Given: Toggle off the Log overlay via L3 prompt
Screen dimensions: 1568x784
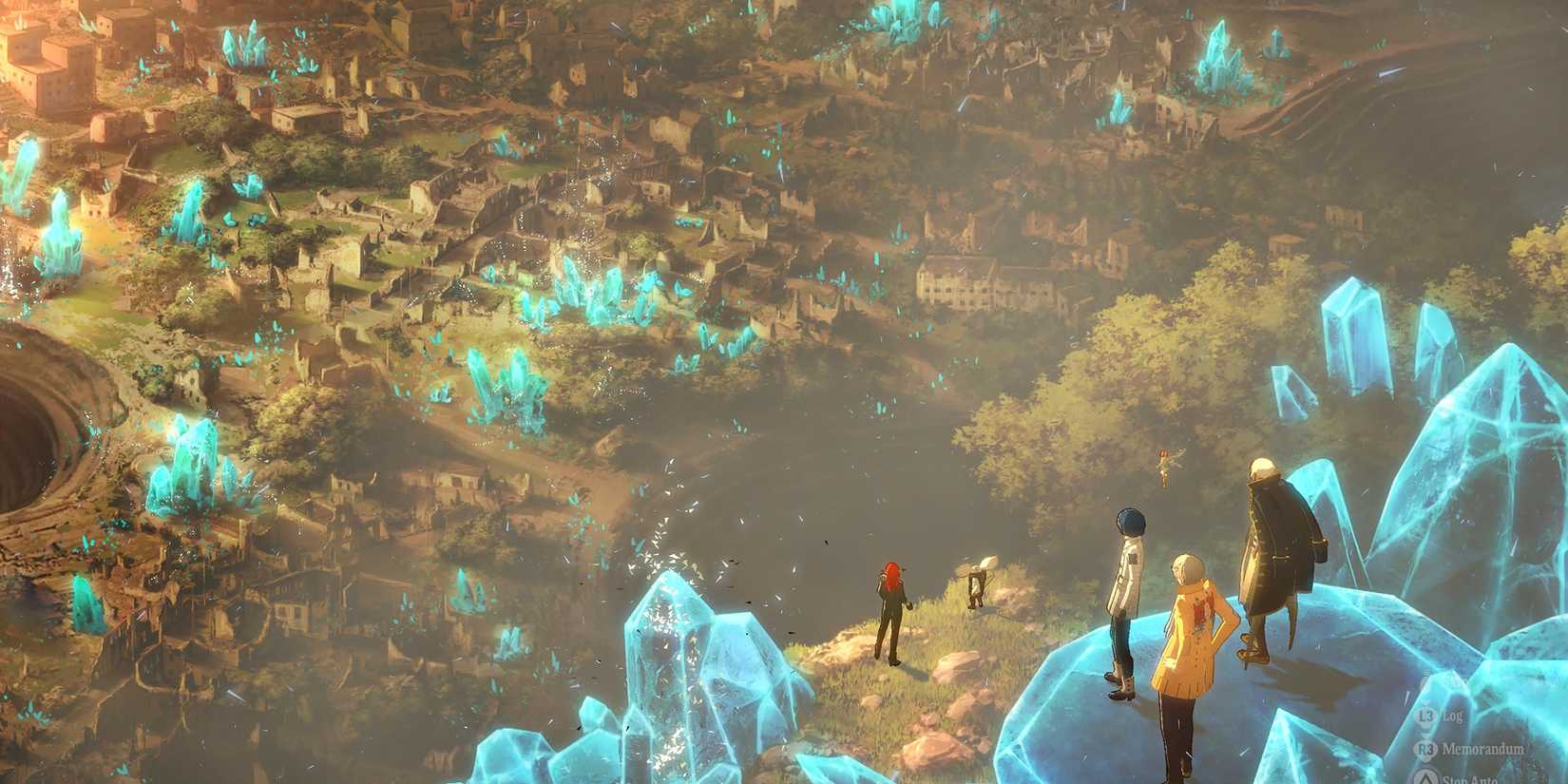Looking at the screenshot, I should tap(1425, 716).
